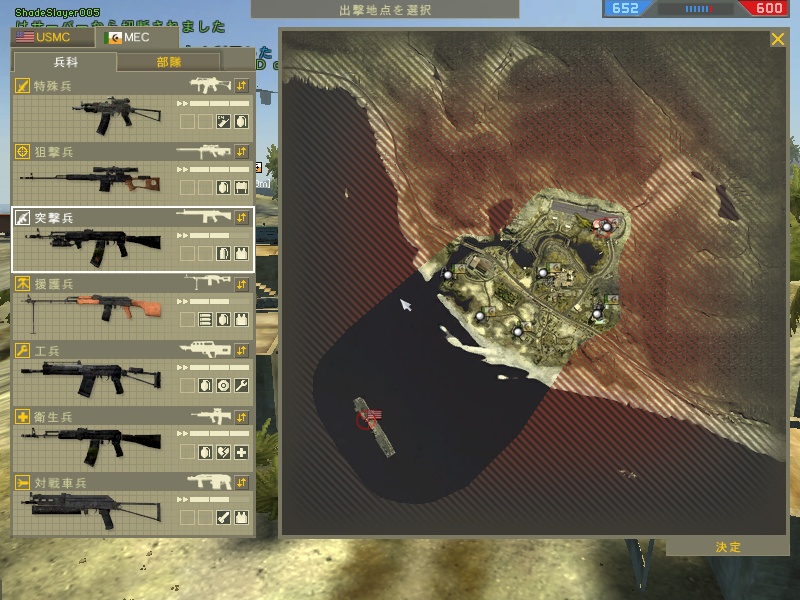
Task: Close the spawn map with the X
Action: (777, 40)
